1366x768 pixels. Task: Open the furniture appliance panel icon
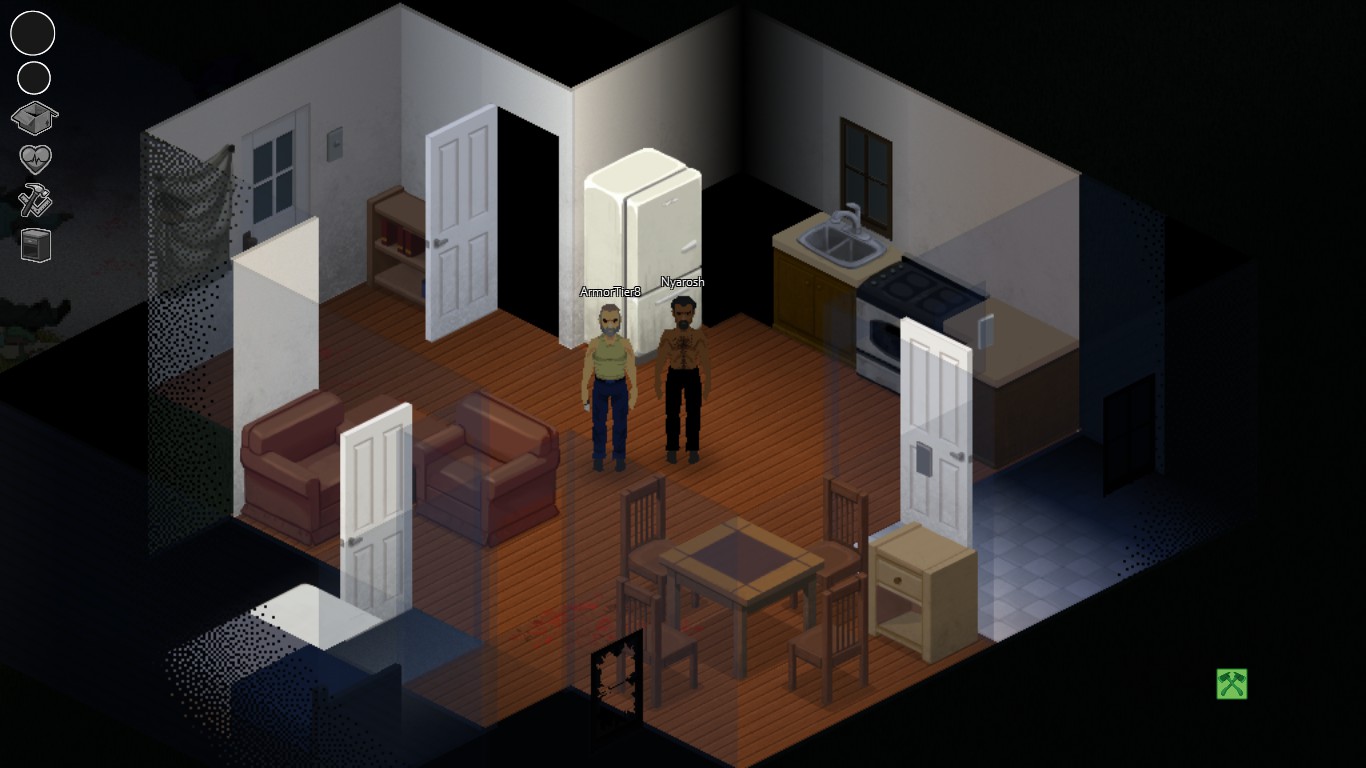33,244
